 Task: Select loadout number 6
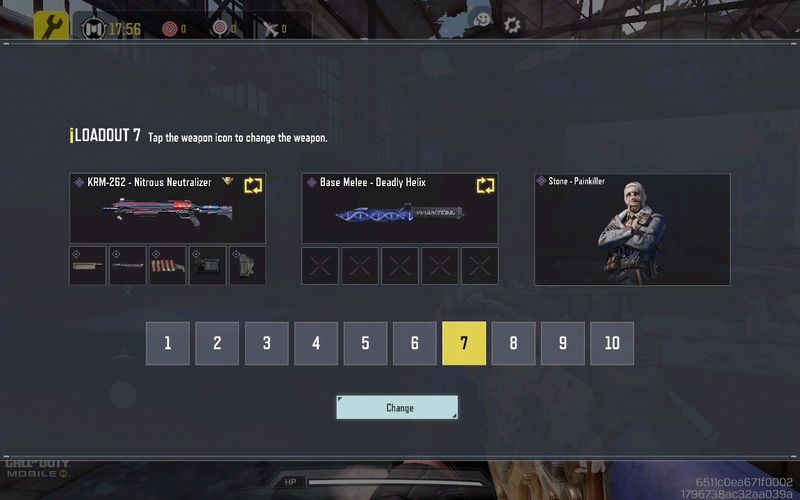click(414, 343)
